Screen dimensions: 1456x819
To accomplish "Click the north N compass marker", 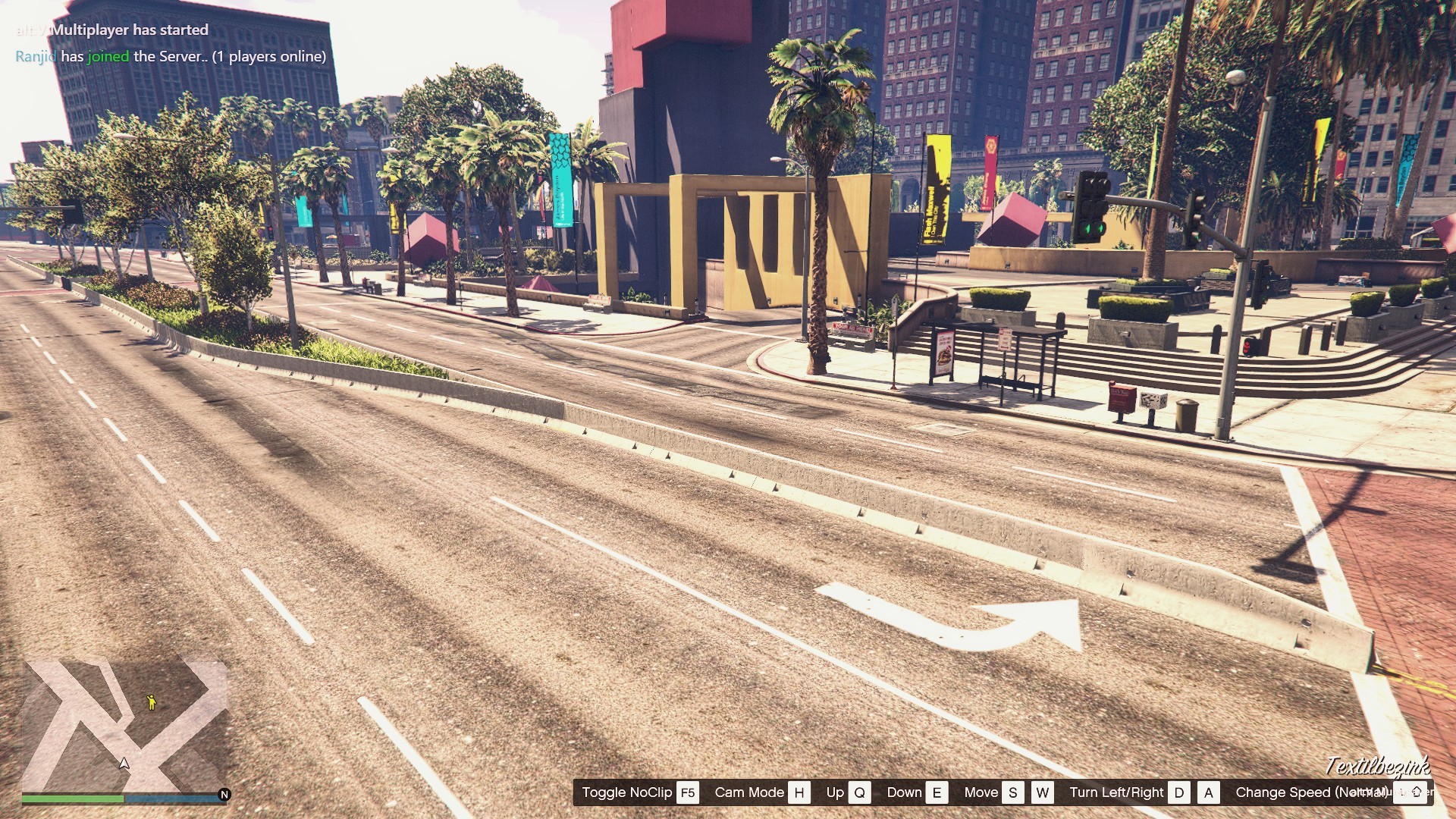I will click(224, 795).
